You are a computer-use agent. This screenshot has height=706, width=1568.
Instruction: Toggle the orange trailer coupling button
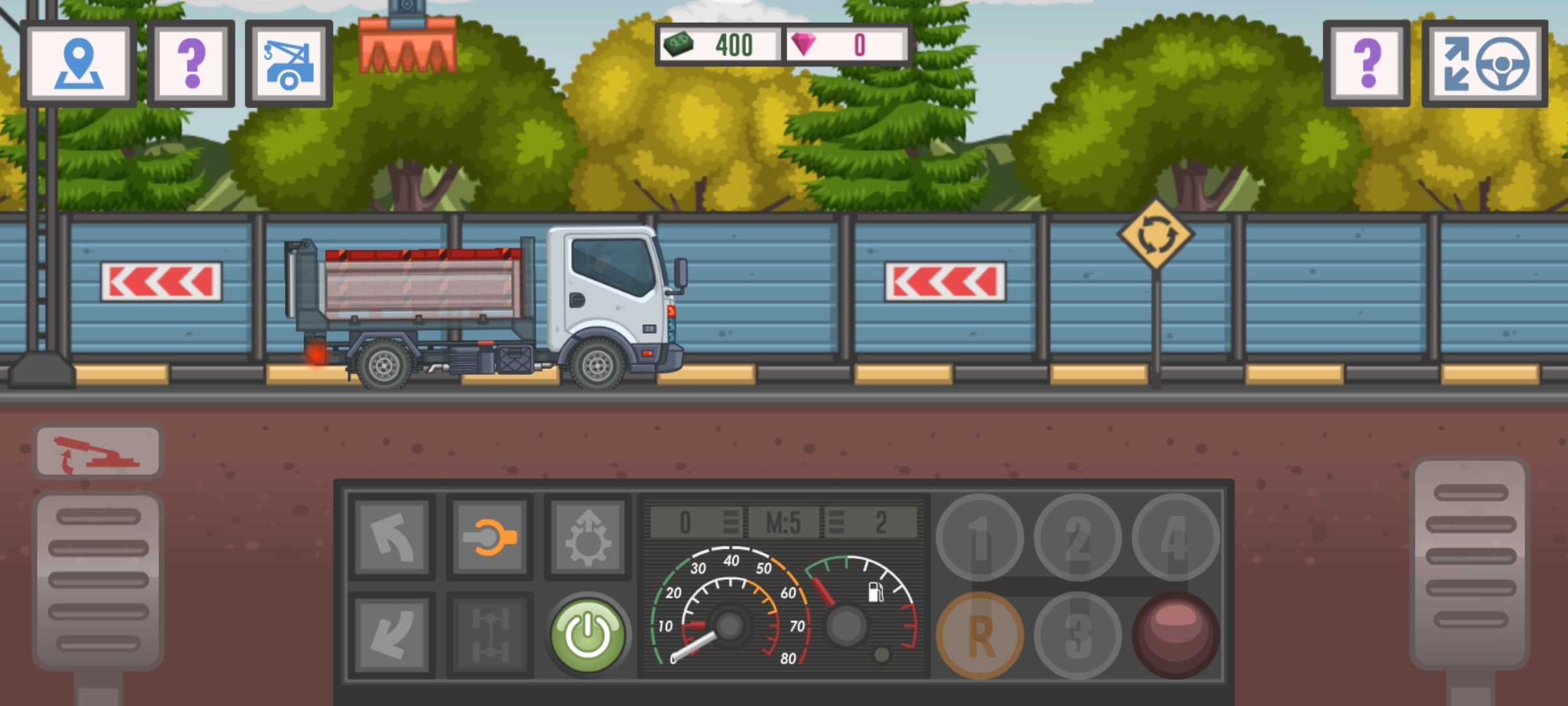click(x=490, y=537)
